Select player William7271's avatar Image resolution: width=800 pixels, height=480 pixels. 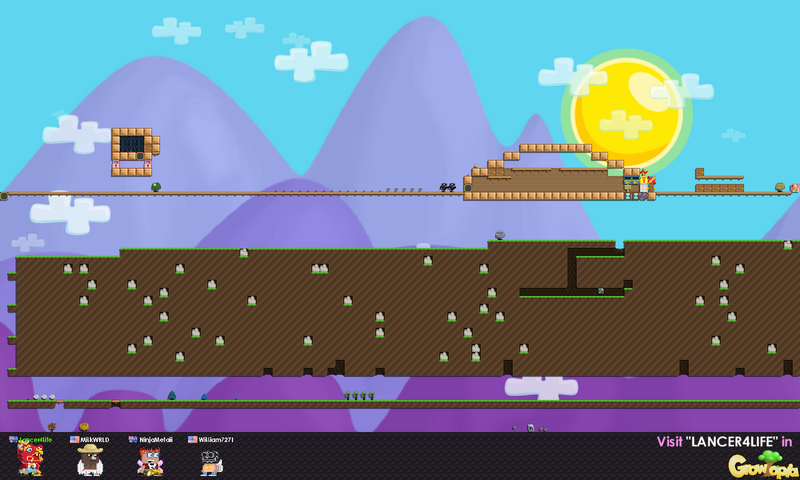(x=210, y=461)
